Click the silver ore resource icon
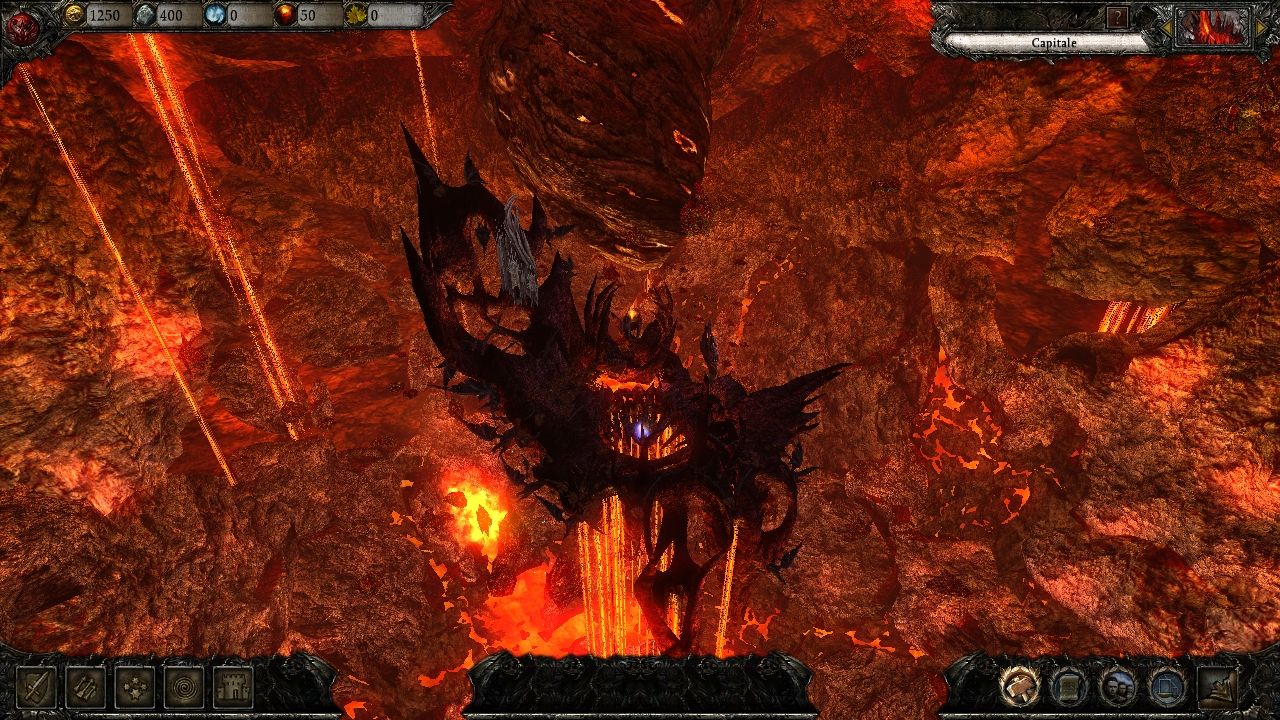Image resolution: width=1280 pixels, height=720 pixels. tap(144, 15)
